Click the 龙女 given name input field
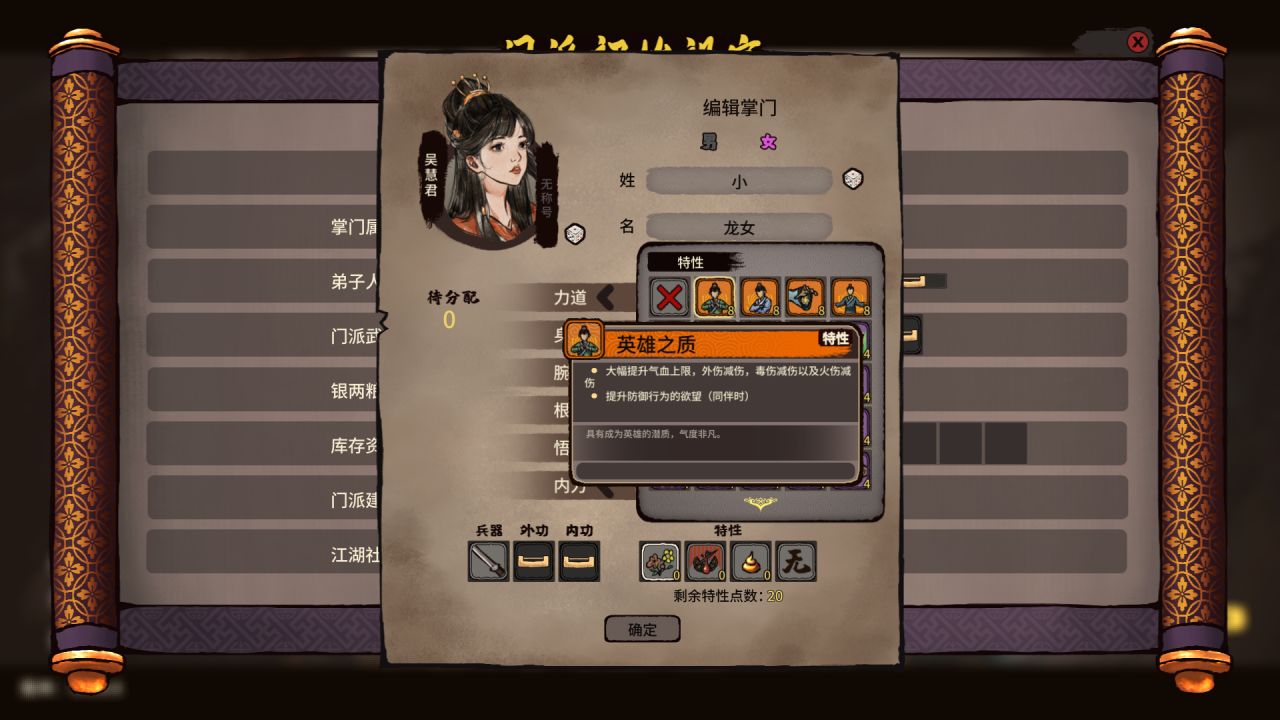The image size is (1280, 720). (740, 227)
